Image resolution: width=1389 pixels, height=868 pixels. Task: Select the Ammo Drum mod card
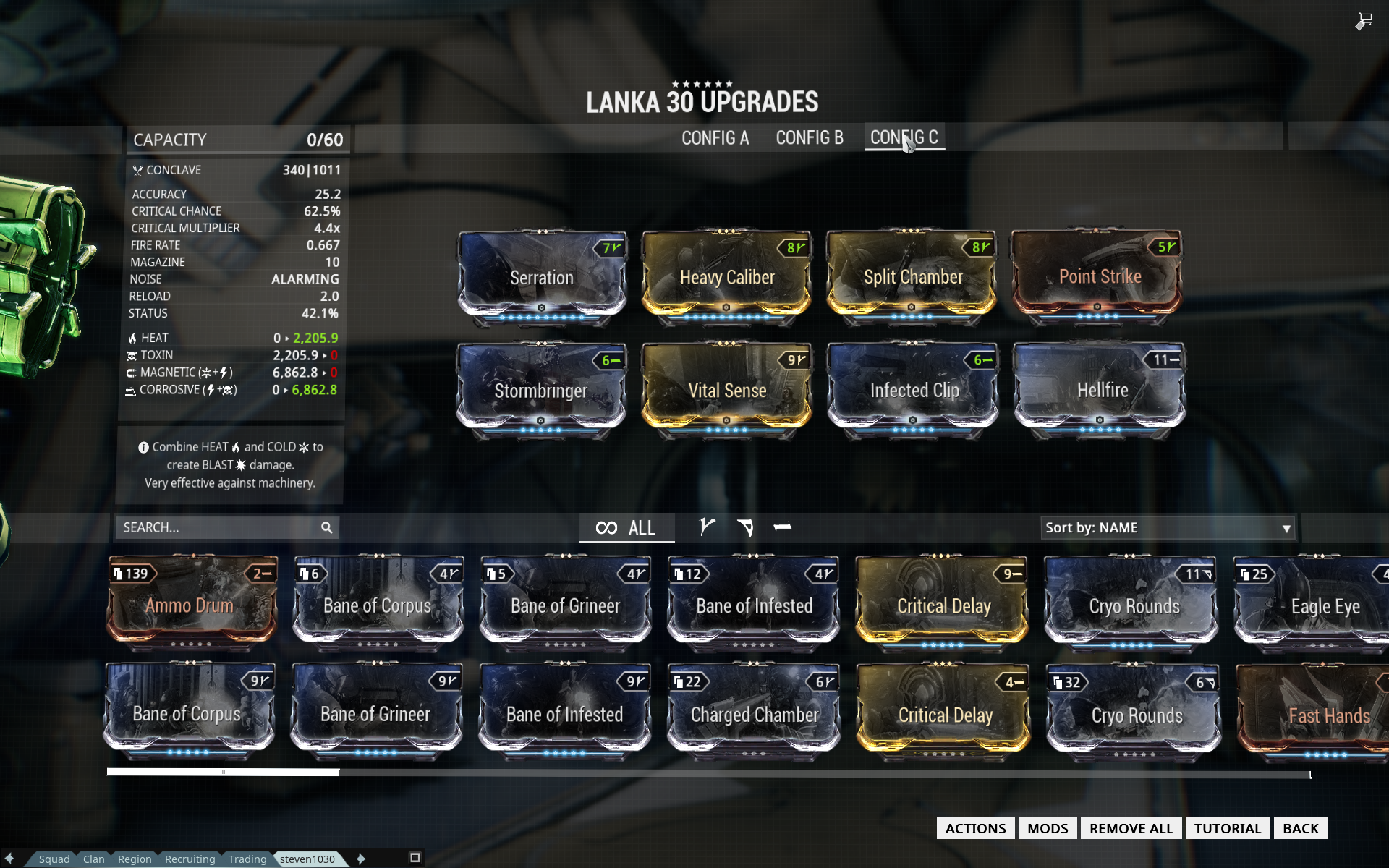pyautogui.click(x=191, y=604)
